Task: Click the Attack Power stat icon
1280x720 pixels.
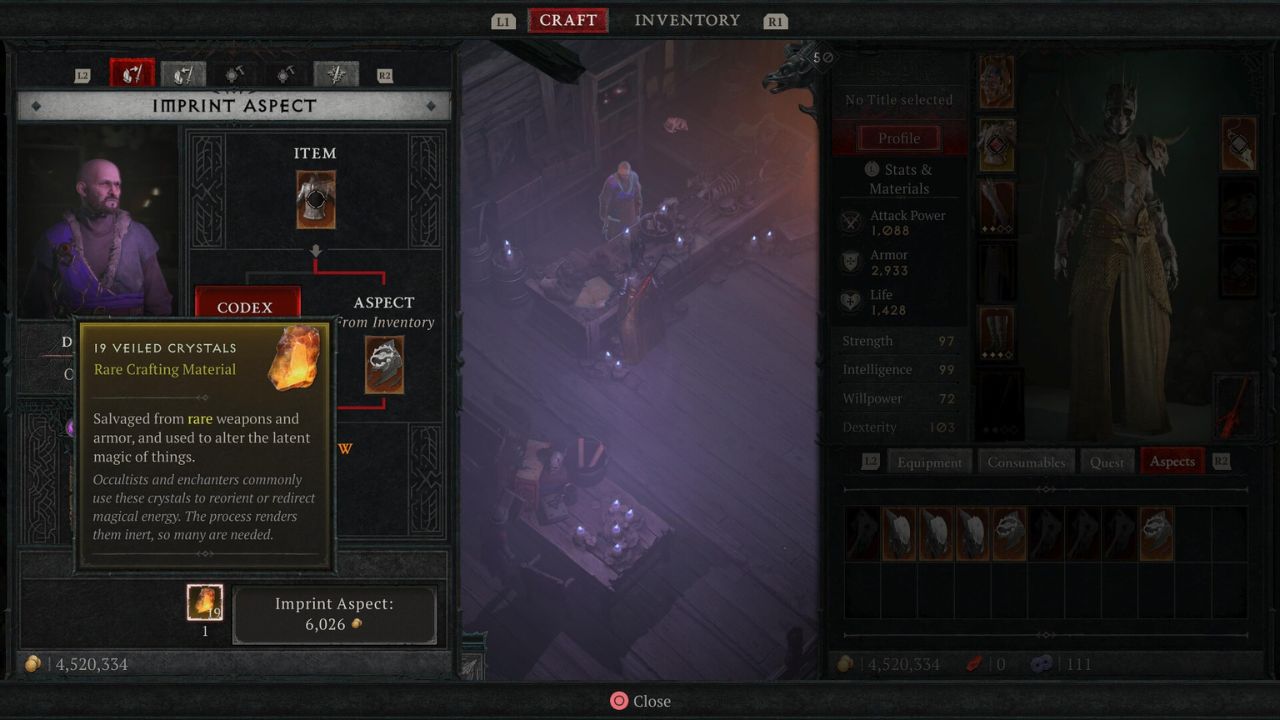Action: point(851,222)
